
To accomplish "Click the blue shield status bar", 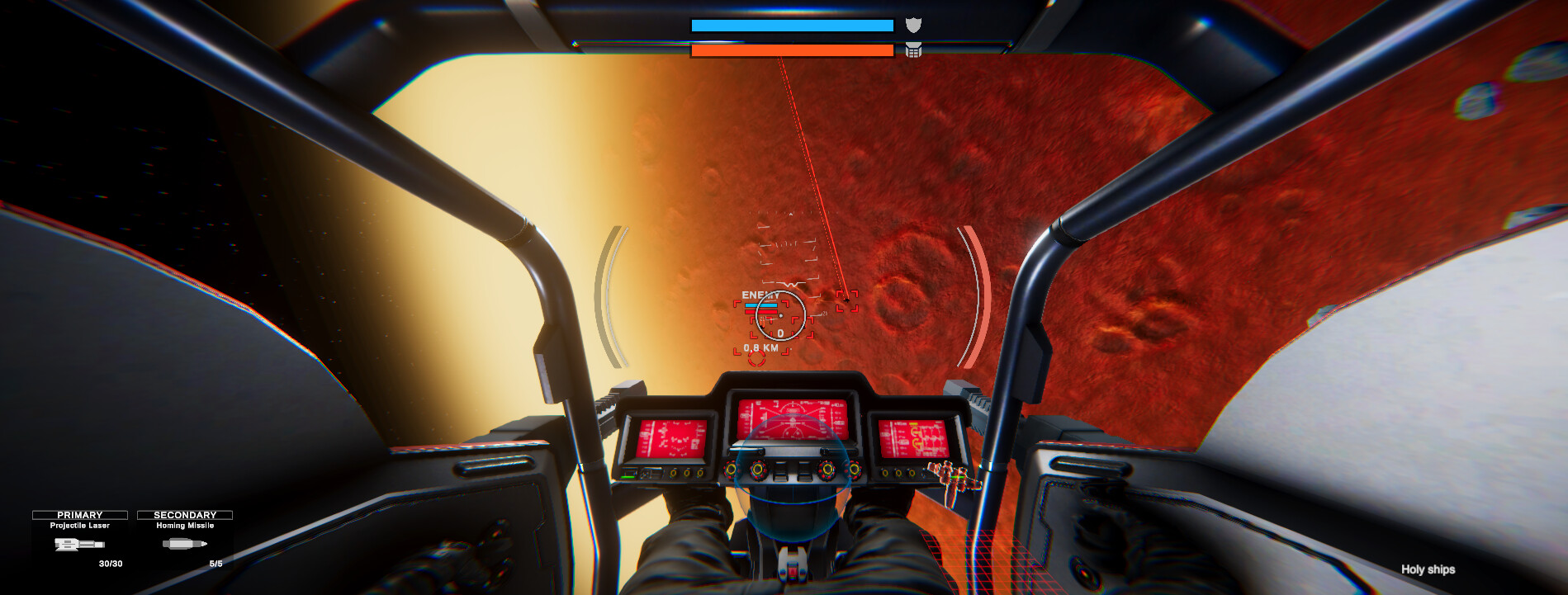I will point(790,25).
